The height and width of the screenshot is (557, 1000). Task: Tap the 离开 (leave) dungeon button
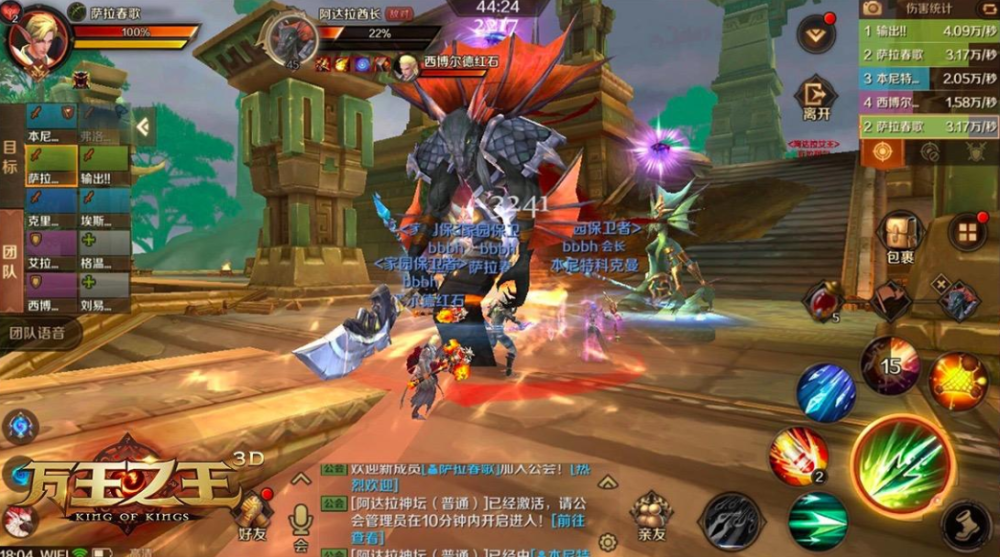(816, 99)
